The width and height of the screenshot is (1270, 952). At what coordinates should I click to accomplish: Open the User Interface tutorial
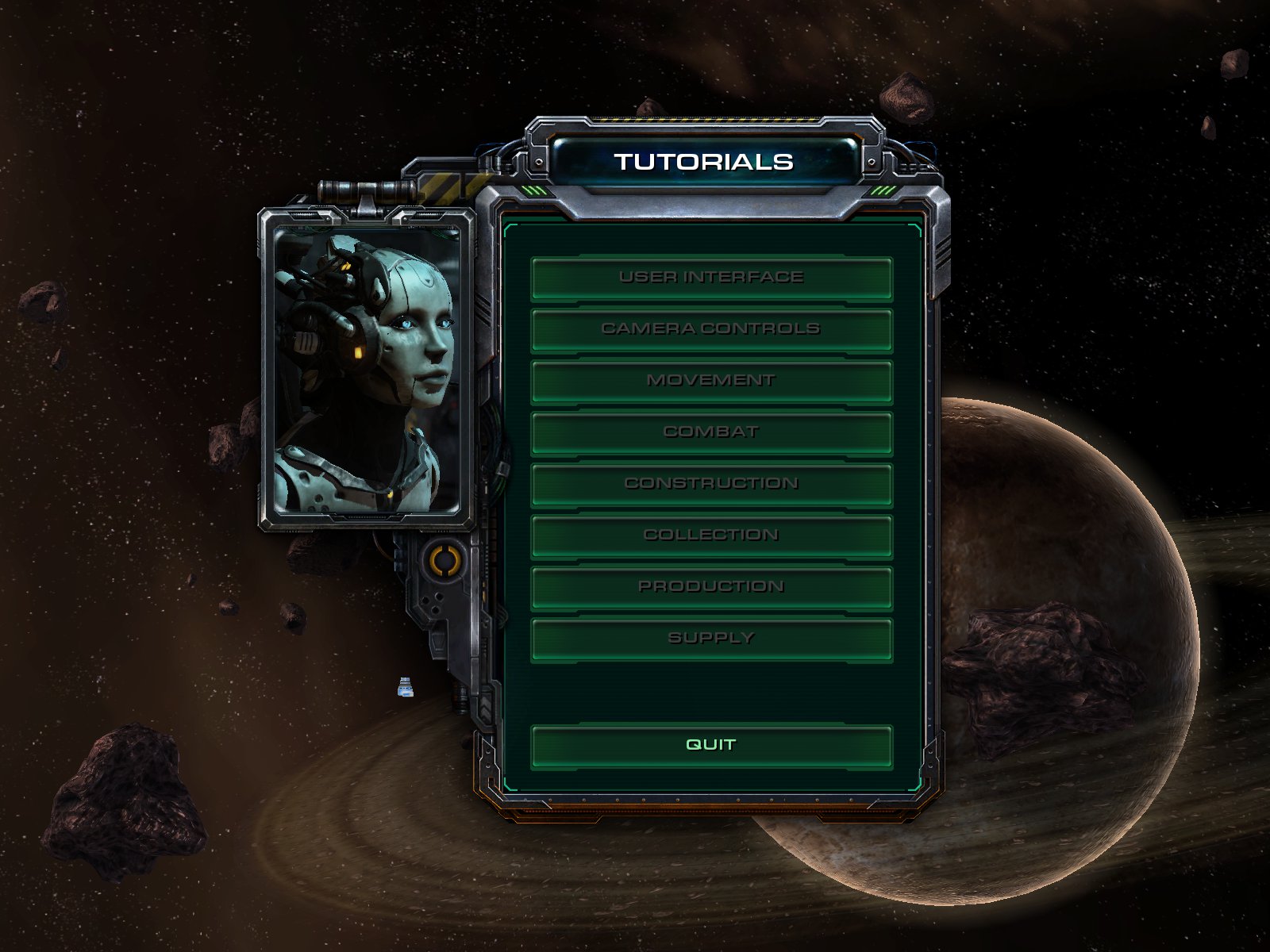tap(711, 278)
